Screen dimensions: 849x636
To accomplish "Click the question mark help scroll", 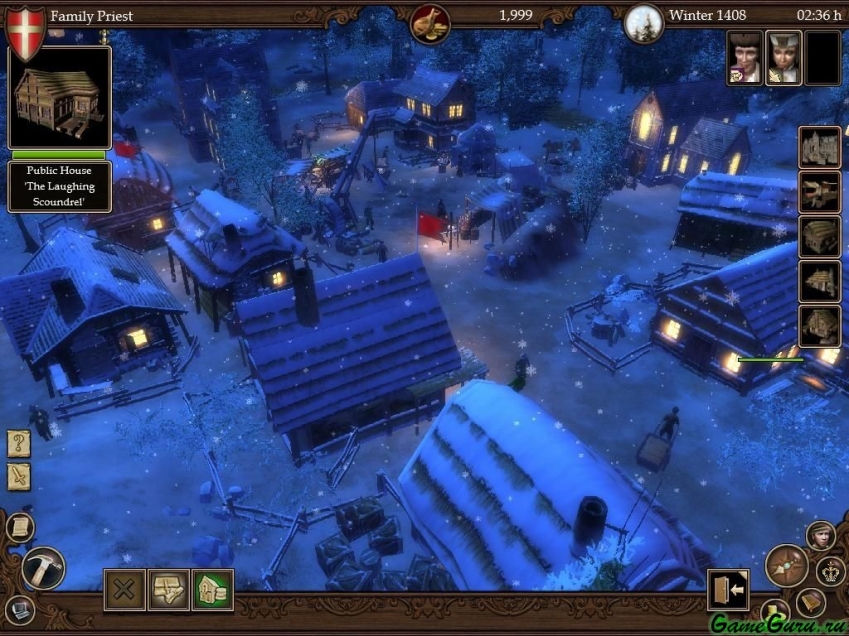I will pos(19,444).
